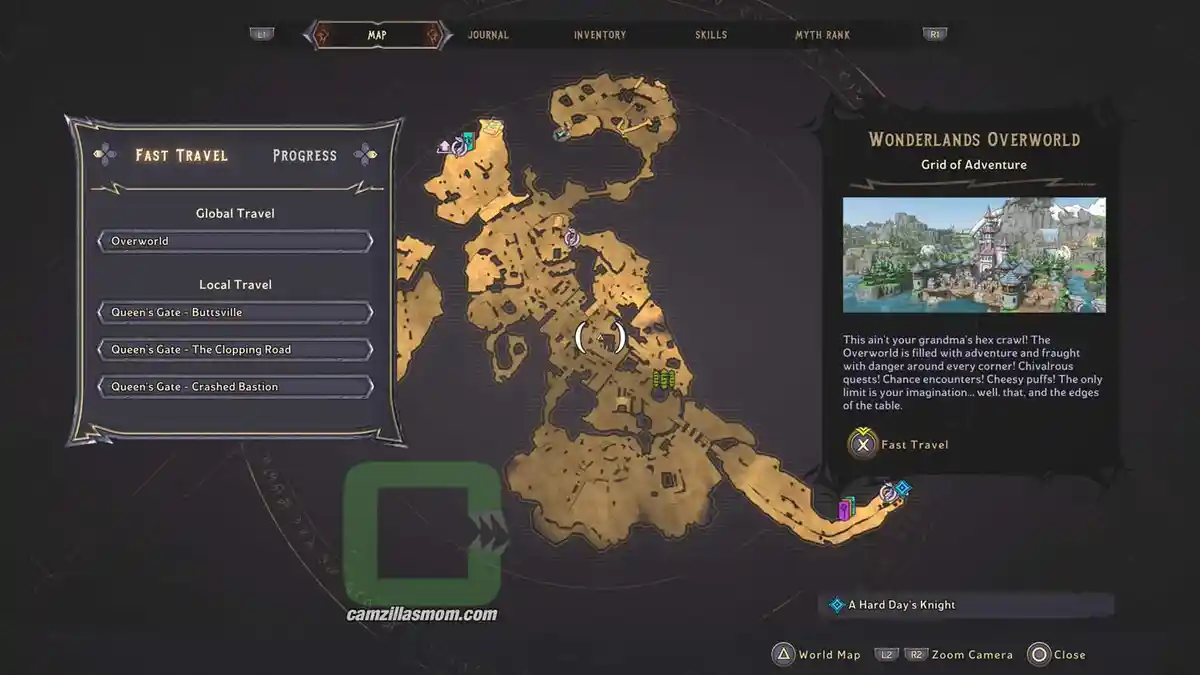1200x675 pixels.
Task: Switch to the Progress panel
Action: (x=305, y=155)
